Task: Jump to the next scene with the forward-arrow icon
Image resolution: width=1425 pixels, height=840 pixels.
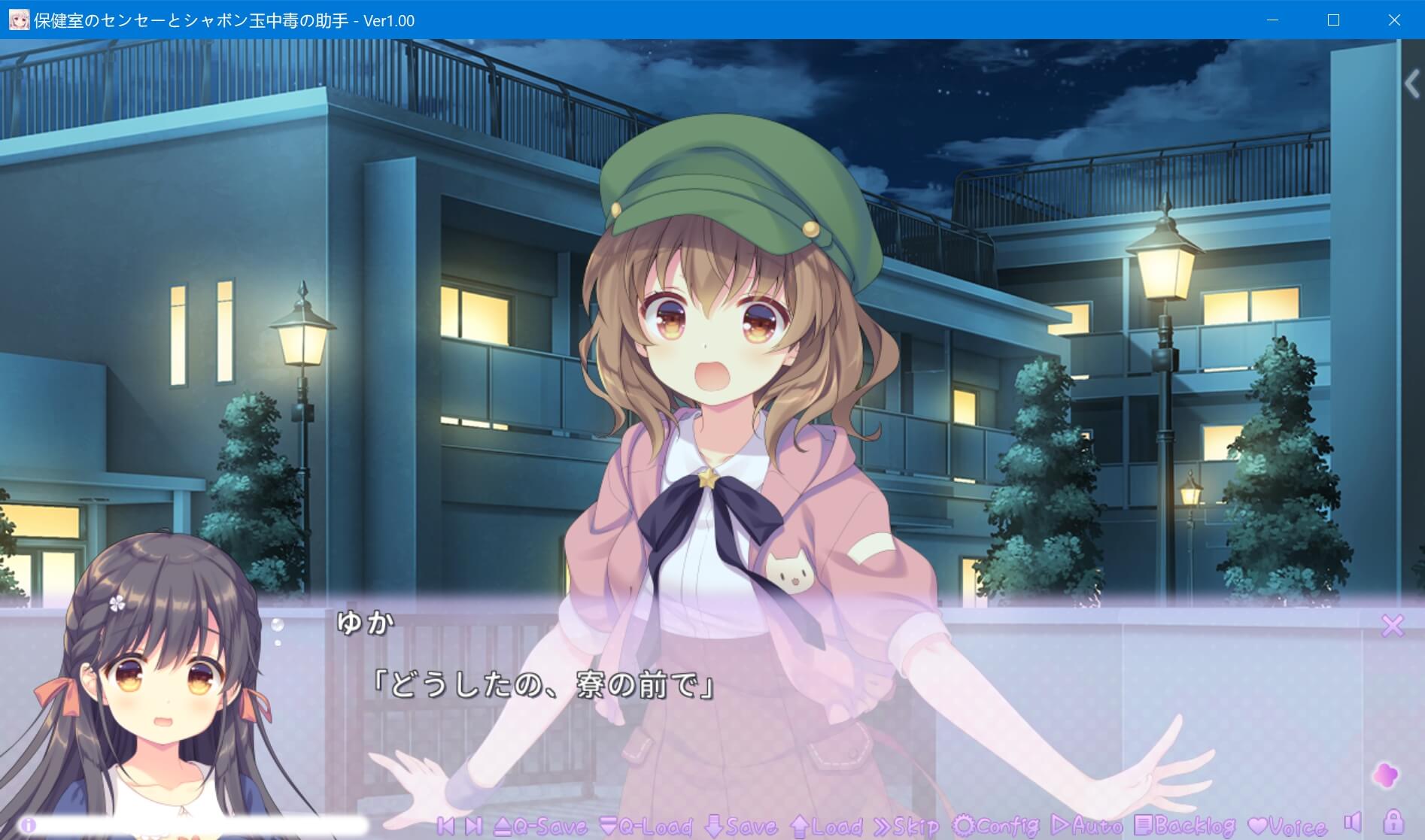Action: [x=473, y=826]
